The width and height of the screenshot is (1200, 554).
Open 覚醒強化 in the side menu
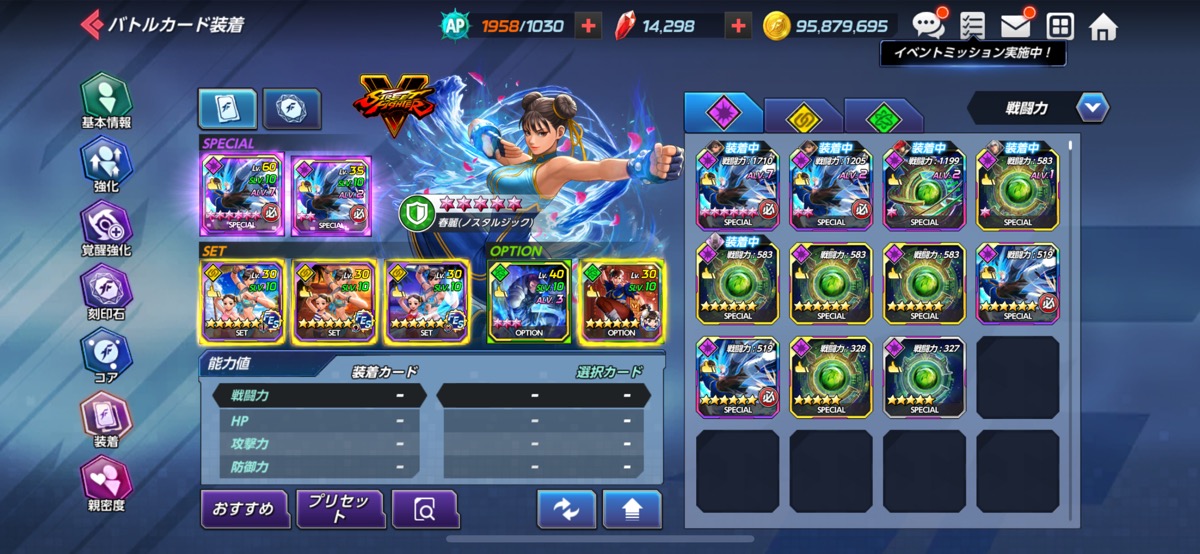click(x=106, y=229)
